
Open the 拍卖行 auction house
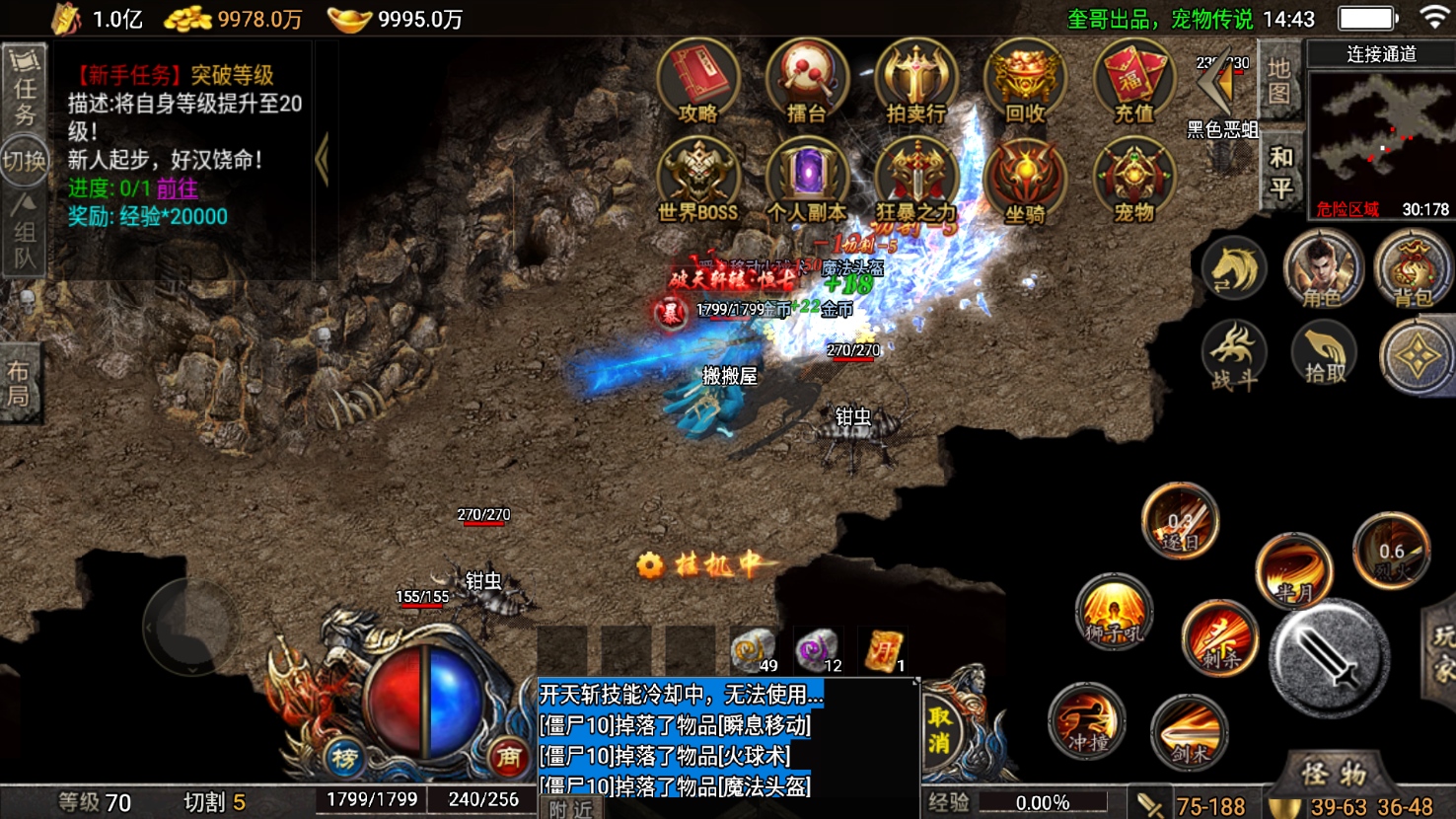(x=915, y=81)
